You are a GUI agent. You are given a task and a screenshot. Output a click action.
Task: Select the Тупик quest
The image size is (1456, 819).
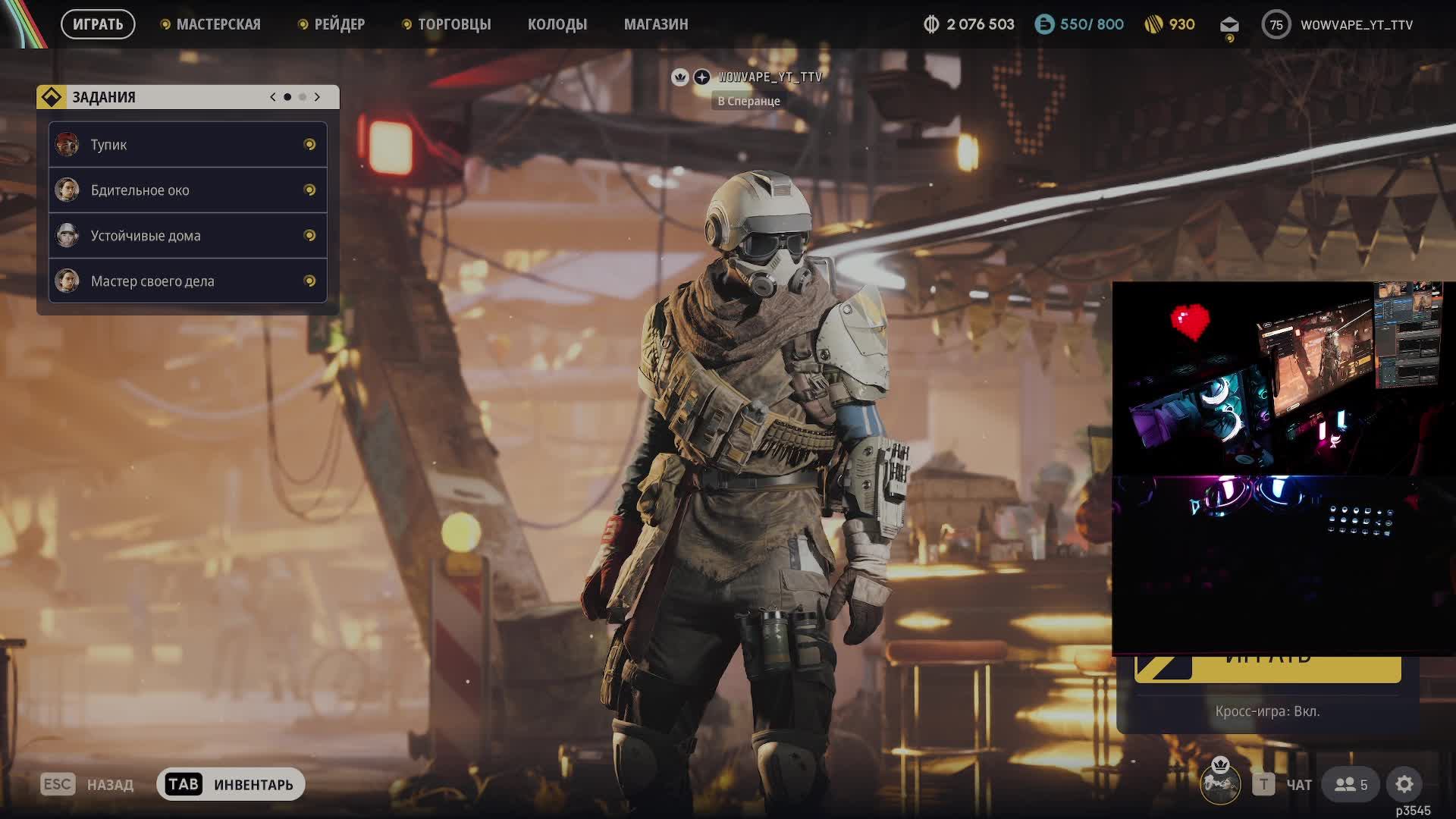pos(187,145)
